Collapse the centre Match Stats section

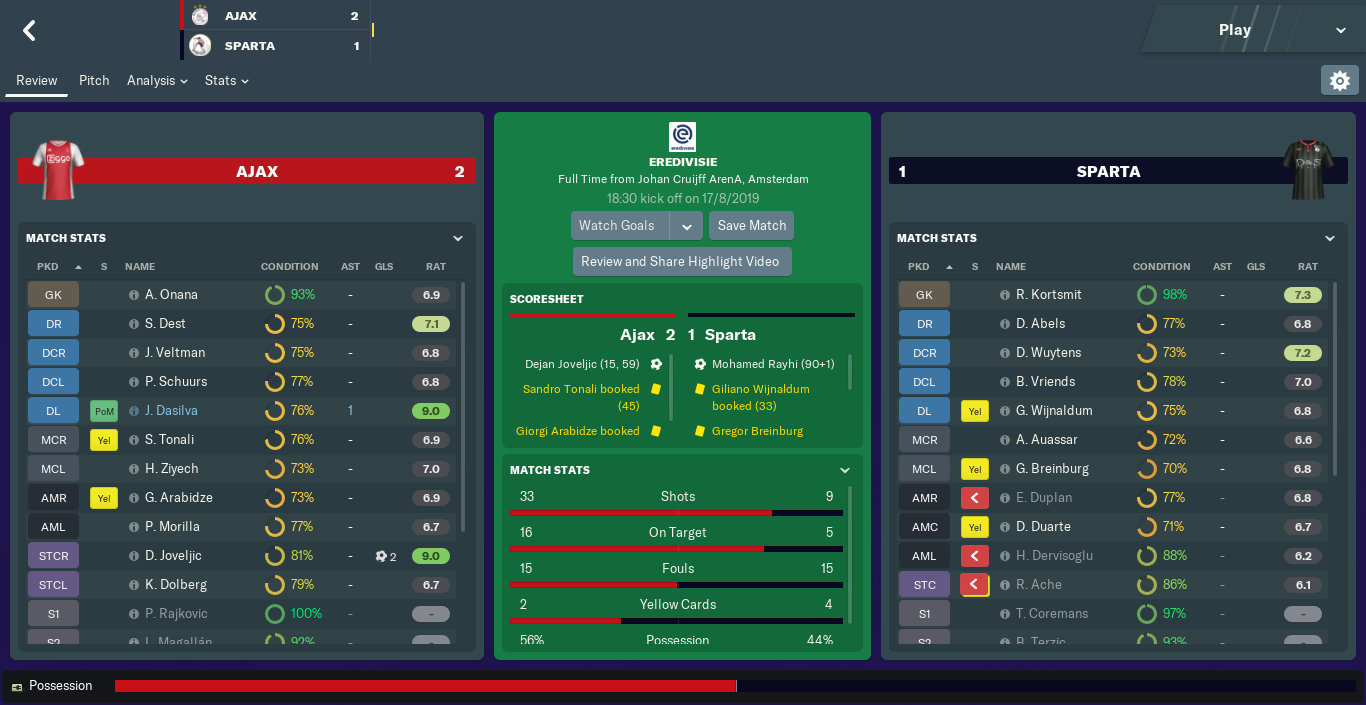845,470
